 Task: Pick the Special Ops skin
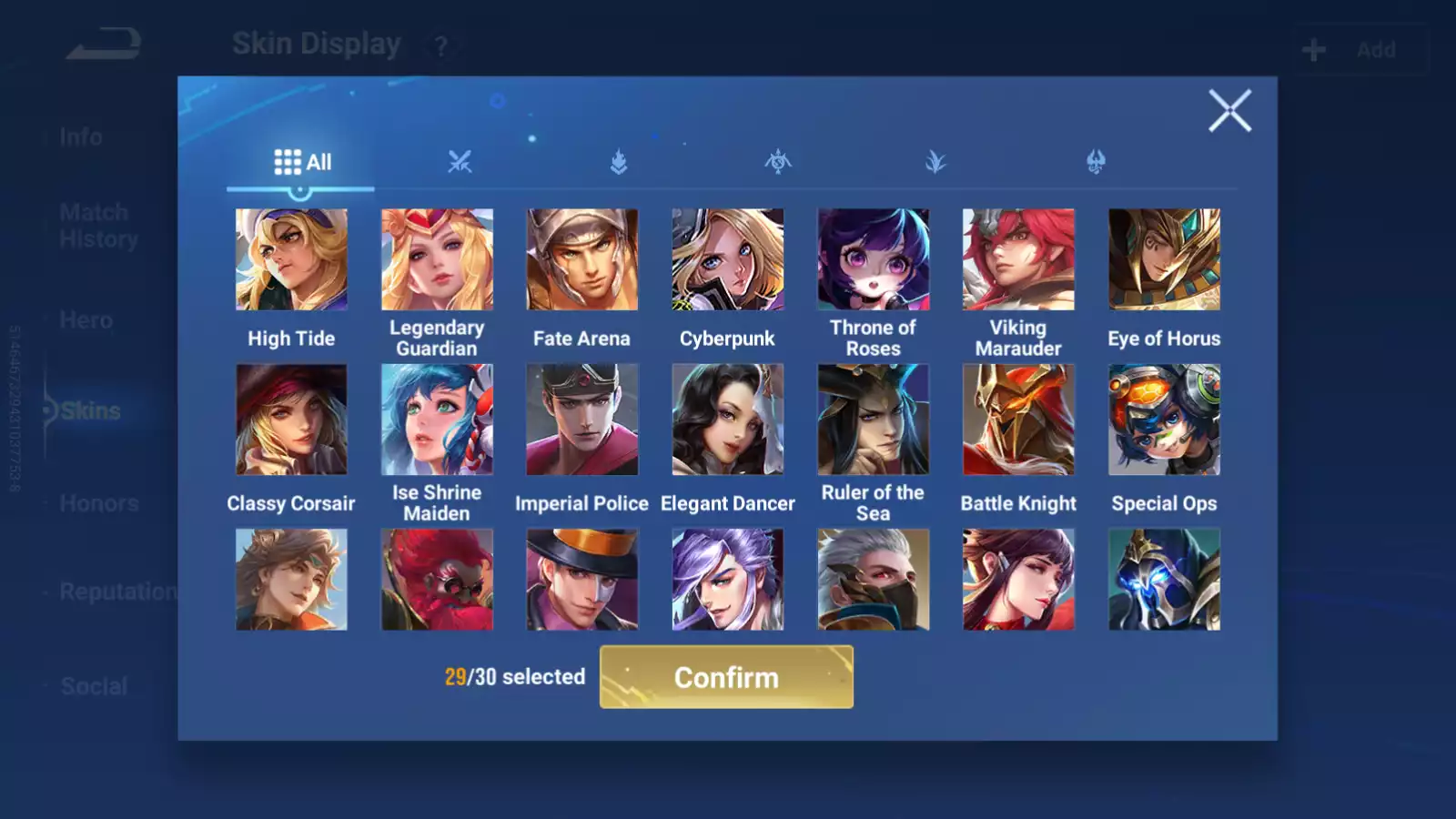point(1164,420)
